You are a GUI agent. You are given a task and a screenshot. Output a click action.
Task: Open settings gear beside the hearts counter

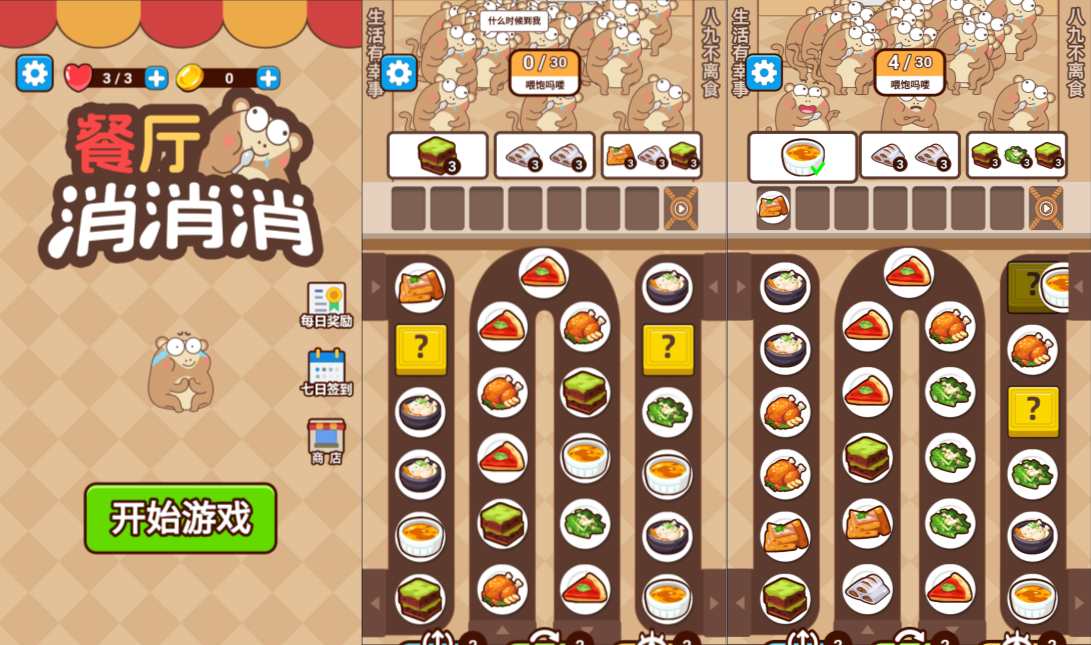34,73
